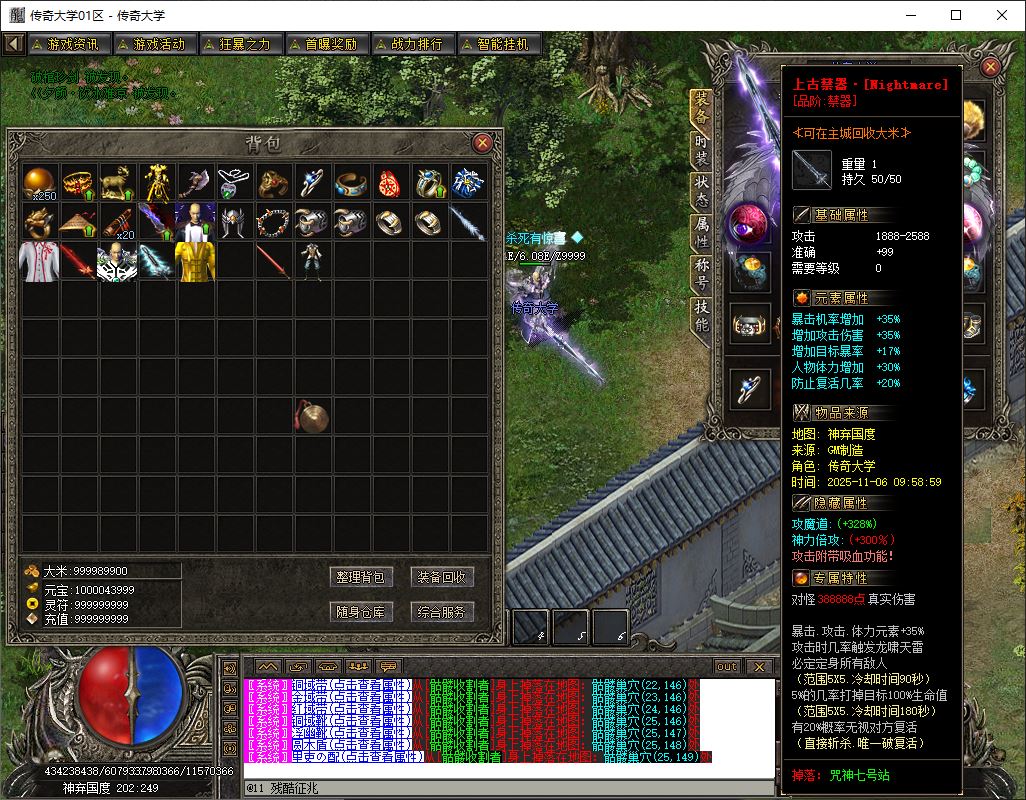
Task: Click the 装备回收 recycle button
Action: click(442, 577)
